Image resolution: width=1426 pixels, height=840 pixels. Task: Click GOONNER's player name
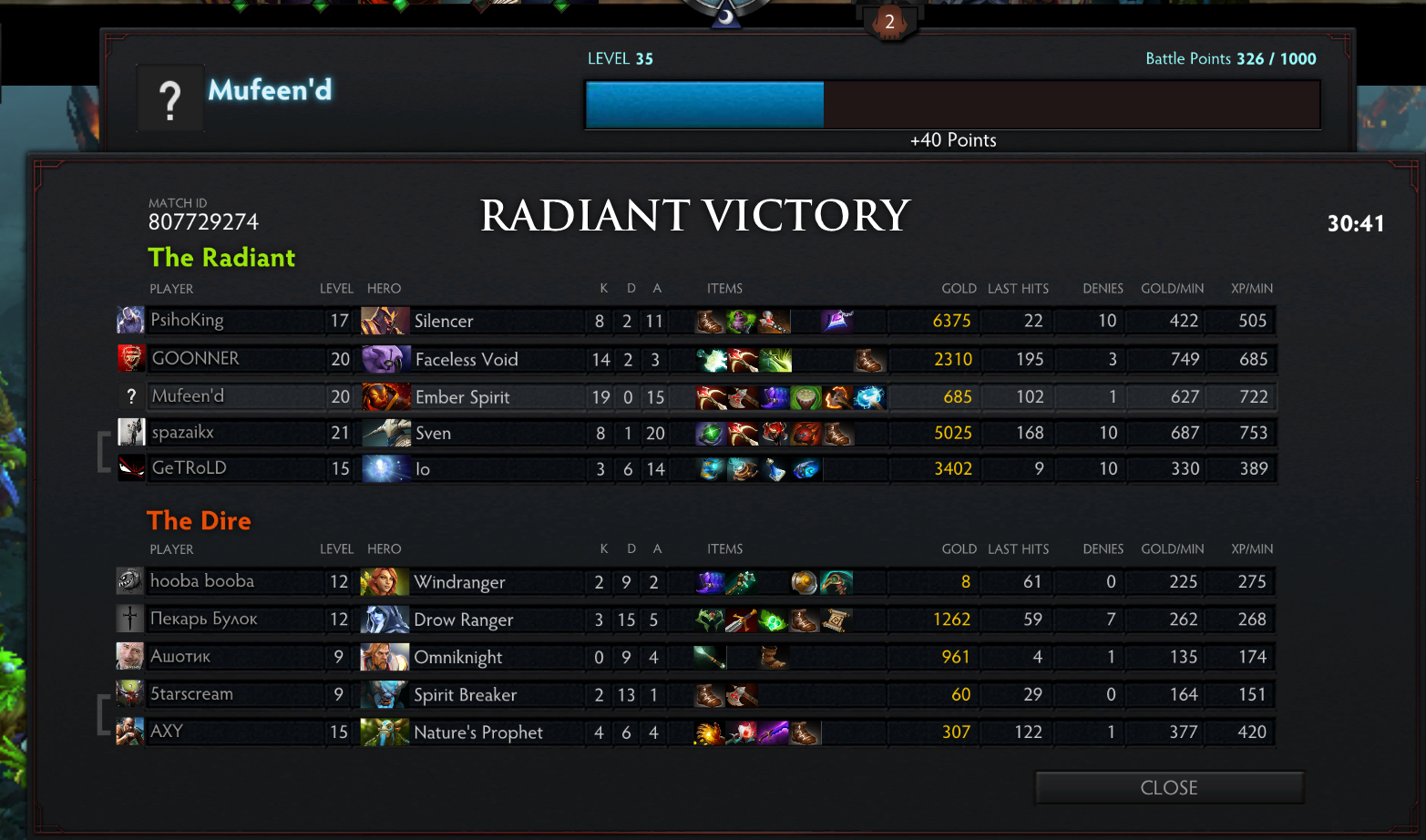click(195, 359)
